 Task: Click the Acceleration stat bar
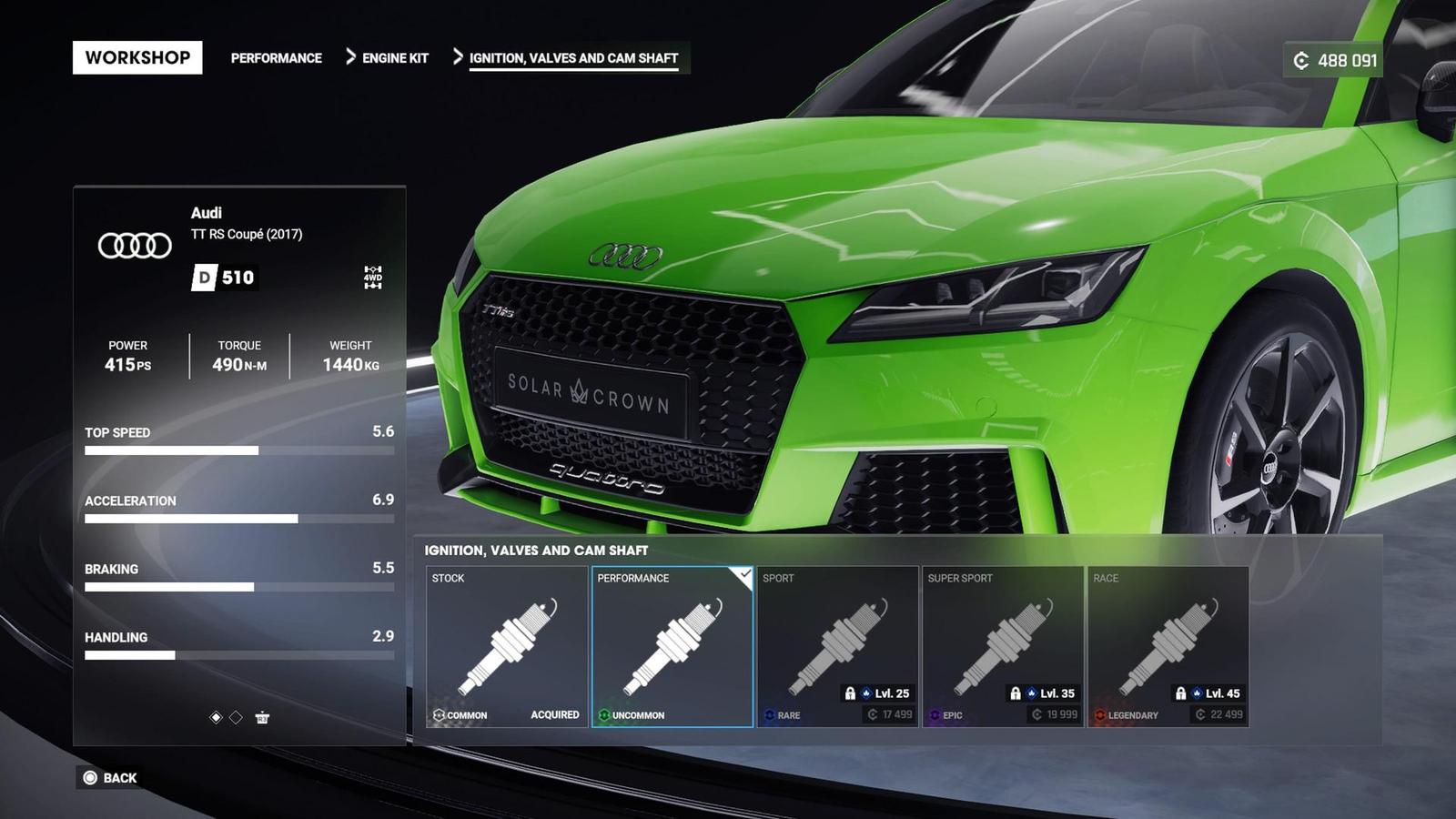pos(238,518)
